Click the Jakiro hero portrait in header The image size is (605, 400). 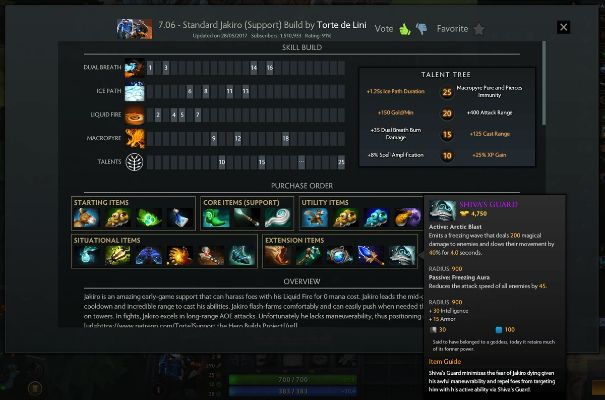coord(127,29)
